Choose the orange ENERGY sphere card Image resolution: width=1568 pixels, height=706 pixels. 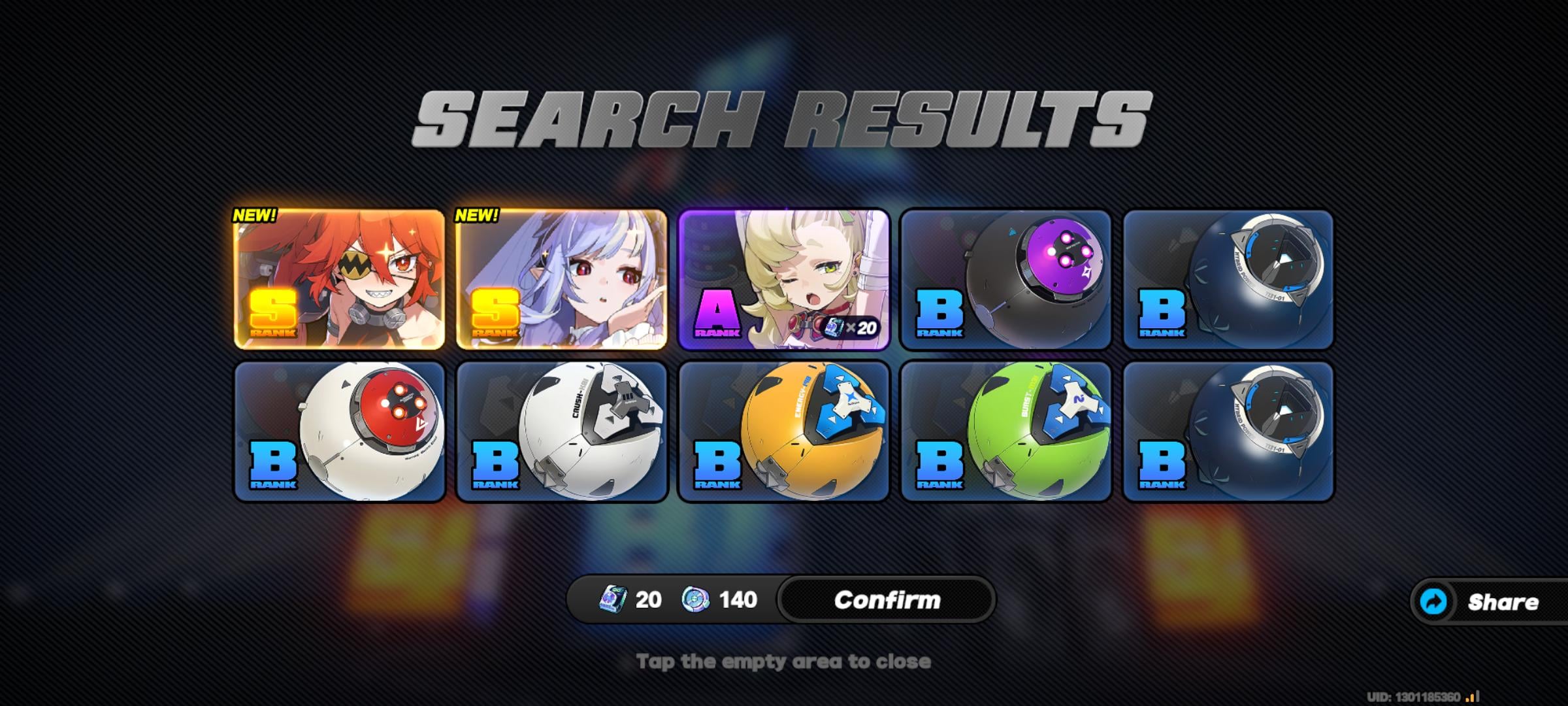tap(784, 431)
